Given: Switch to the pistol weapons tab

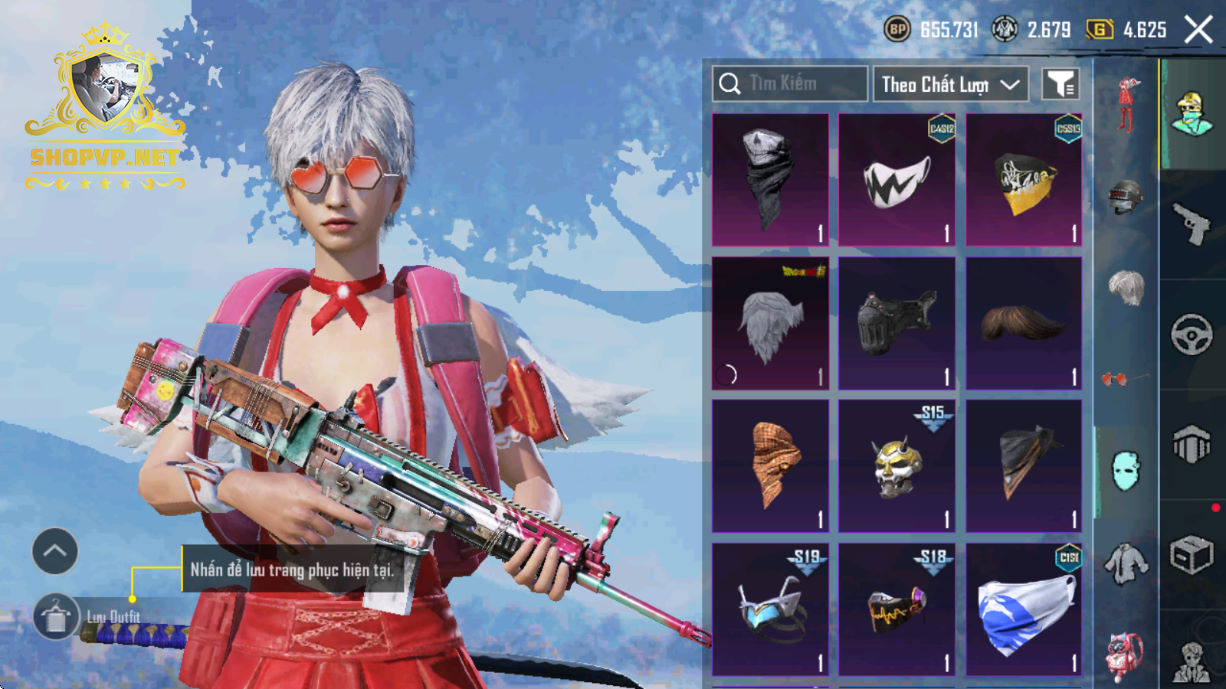Looking at the screenshot, I should (1192, 223).
